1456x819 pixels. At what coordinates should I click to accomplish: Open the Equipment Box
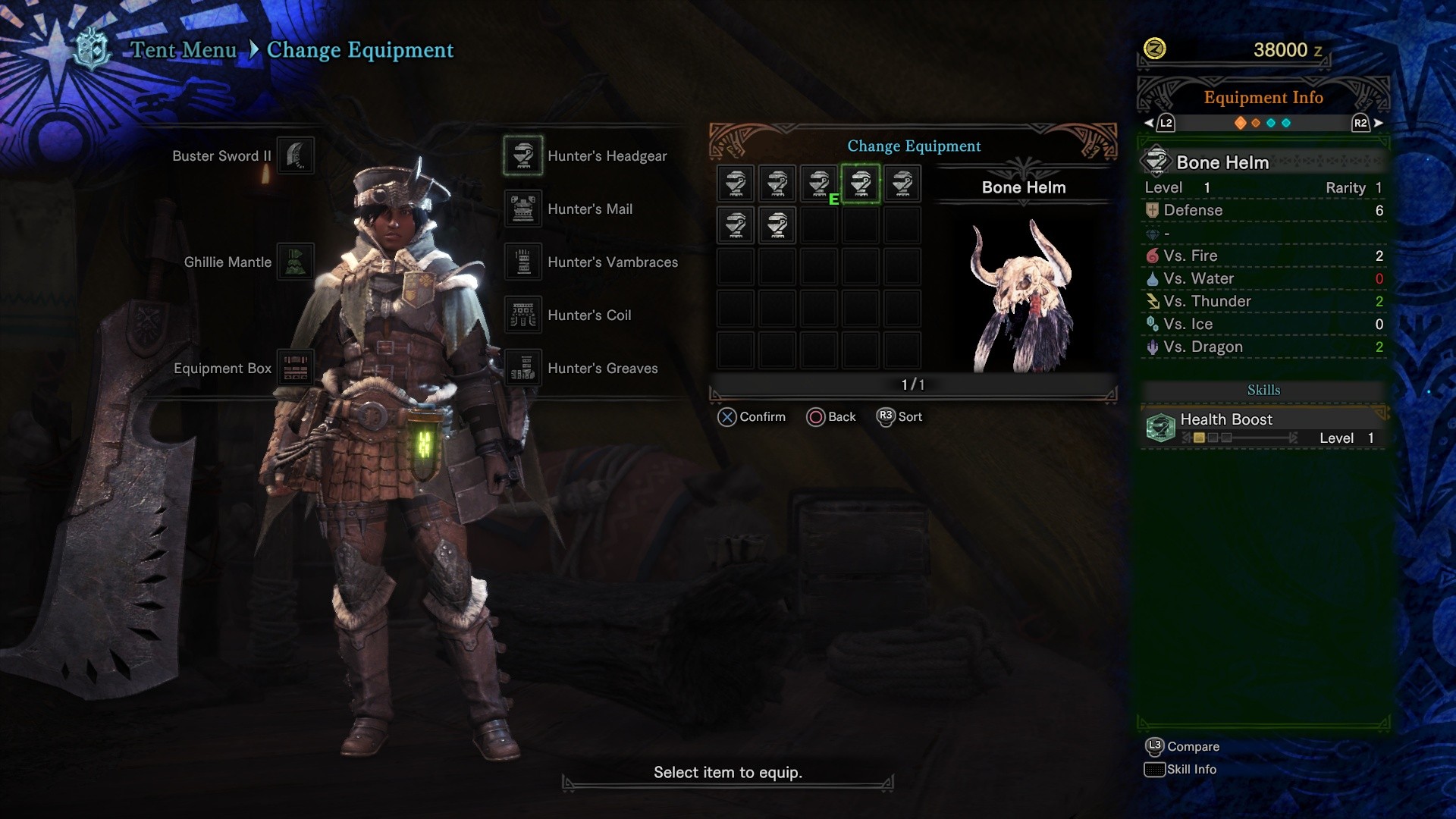[296, 367]
